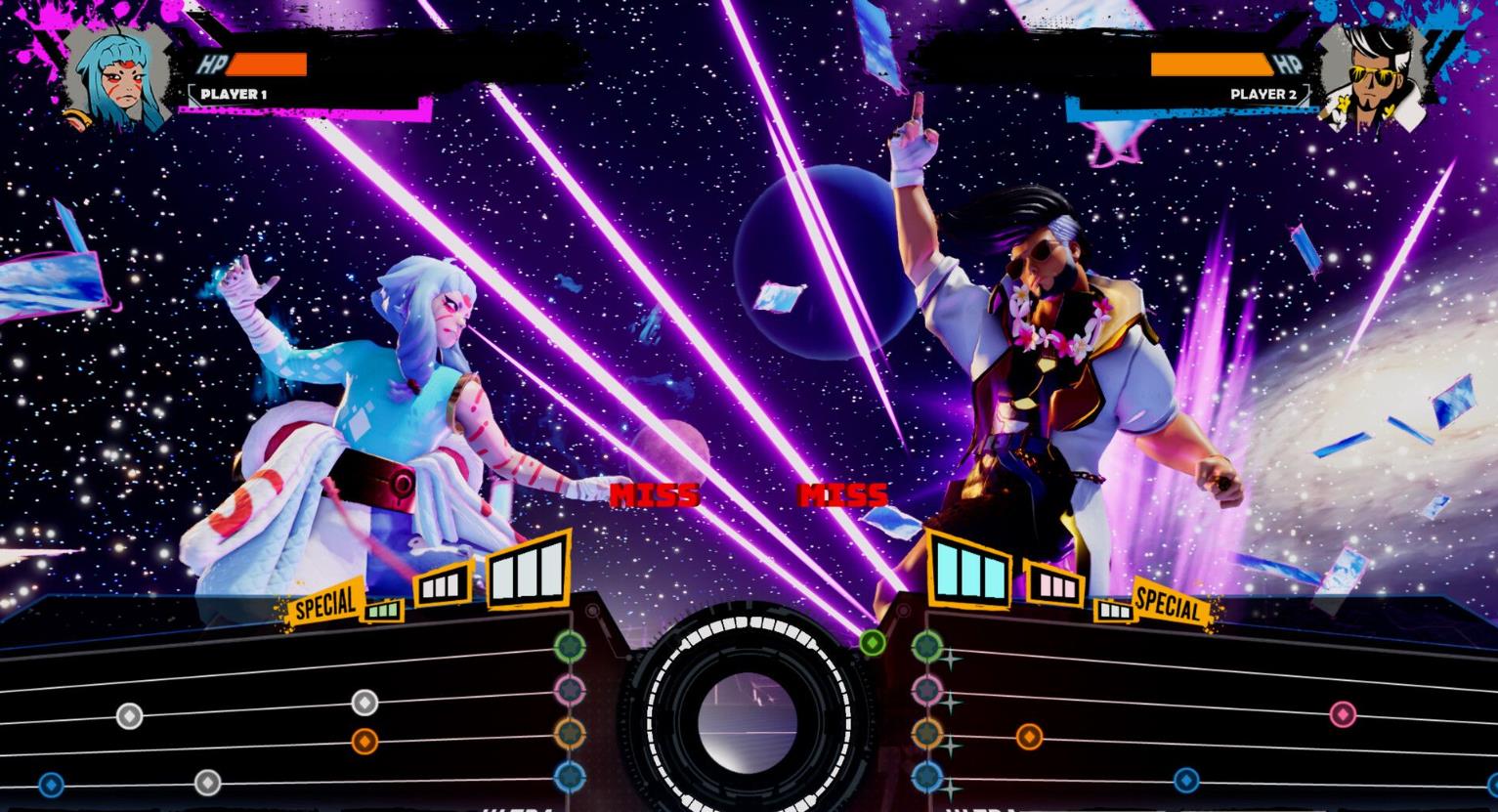Tap Player 1's blue lane target

click(x=569, y=778)
